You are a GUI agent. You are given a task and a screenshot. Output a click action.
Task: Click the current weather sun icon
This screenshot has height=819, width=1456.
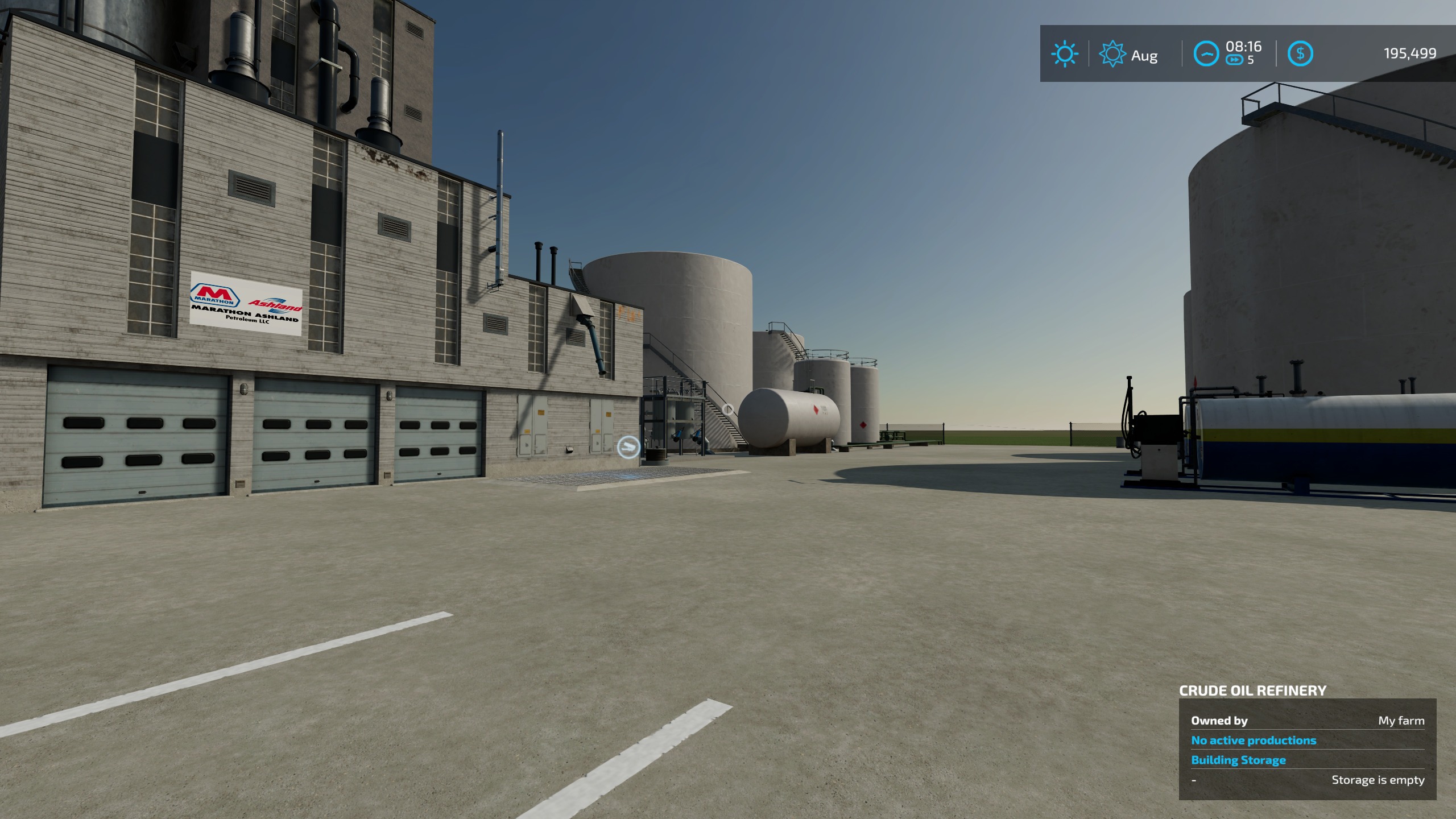click(1065, 55)
